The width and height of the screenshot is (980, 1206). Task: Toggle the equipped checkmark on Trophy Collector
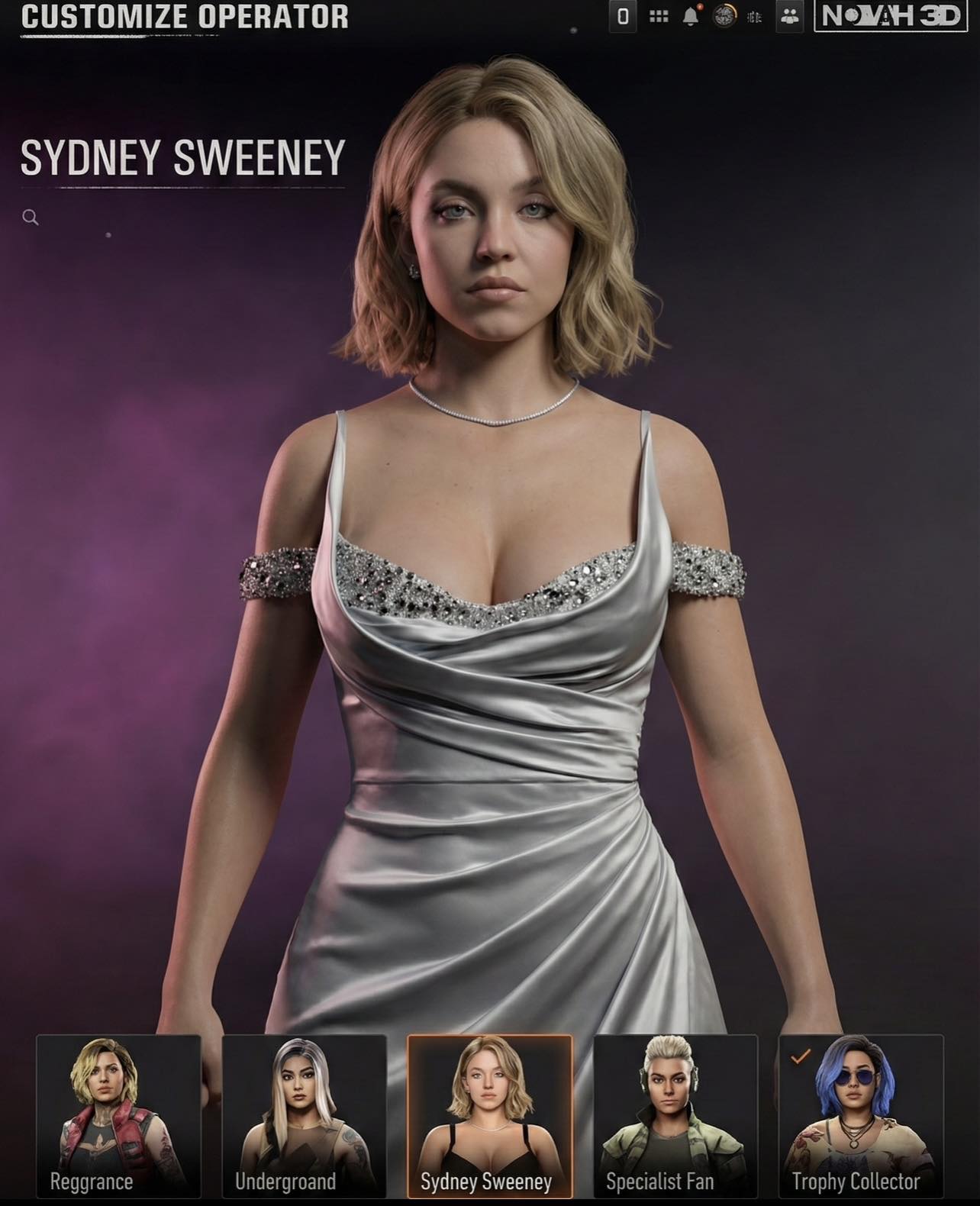(798, 1057)
